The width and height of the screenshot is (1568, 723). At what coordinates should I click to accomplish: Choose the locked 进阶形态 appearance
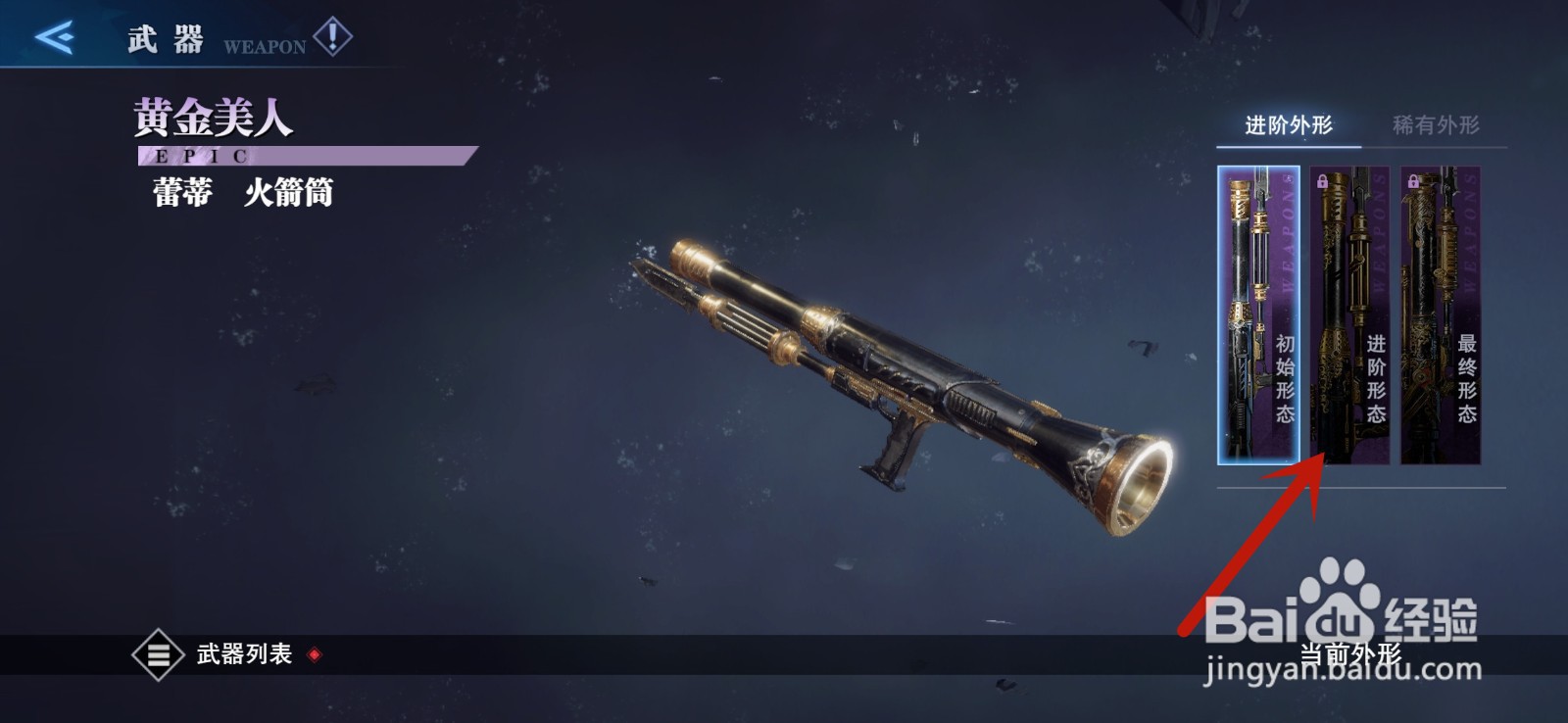tap(1349, 314)
